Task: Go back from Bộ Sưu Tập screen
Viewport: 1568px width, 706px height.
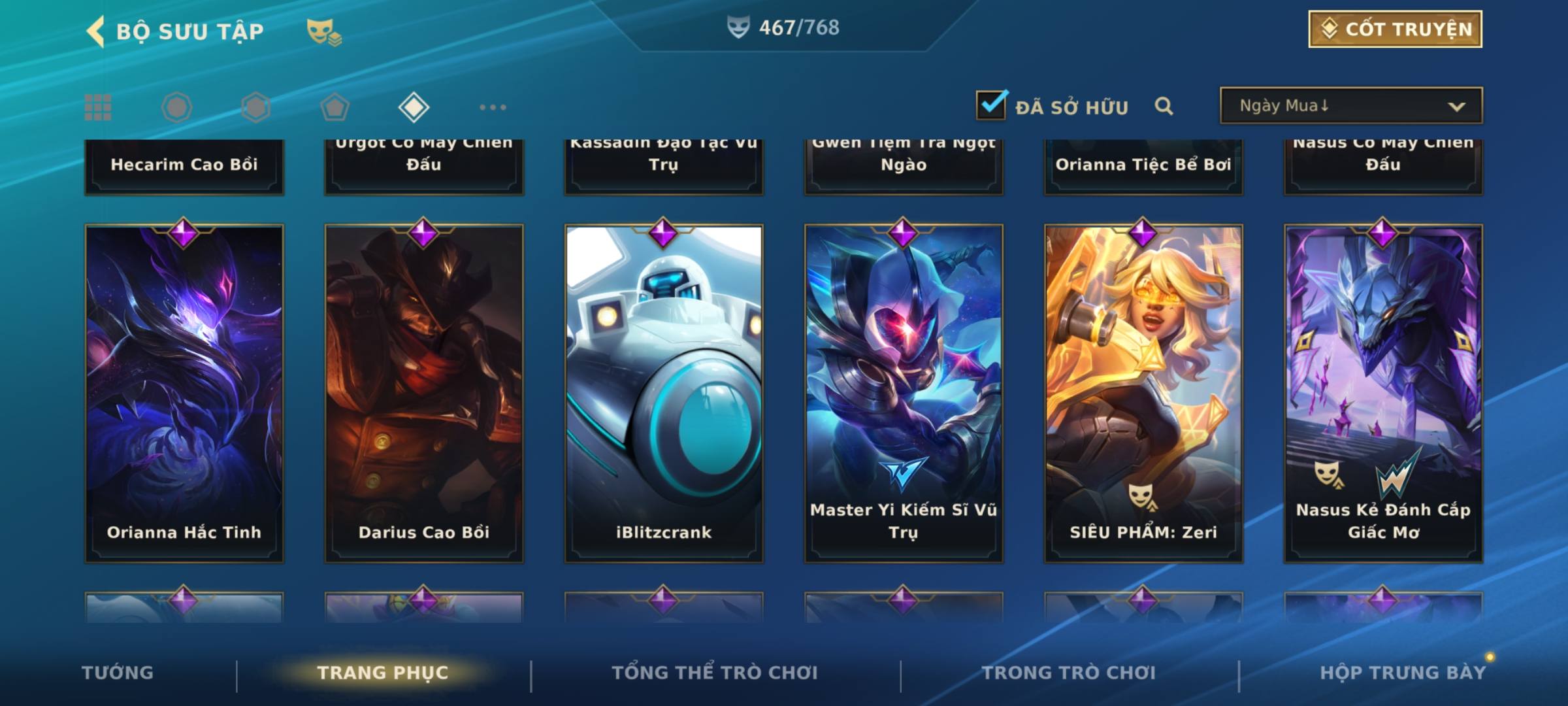Action: pos(96,31)
